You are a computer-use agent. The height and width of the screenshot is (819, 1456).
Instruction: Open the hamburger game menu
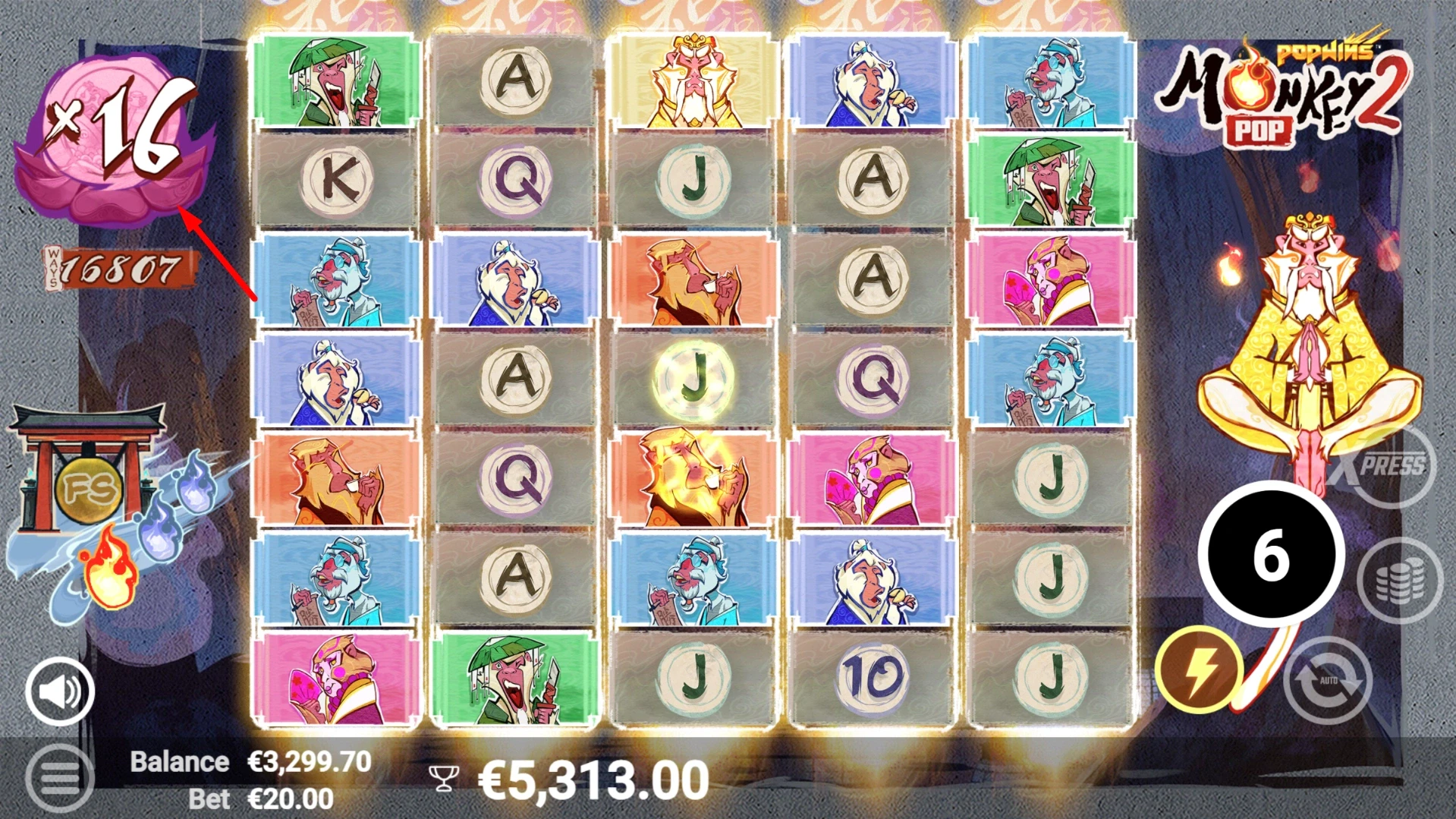[x=59, y=776]
